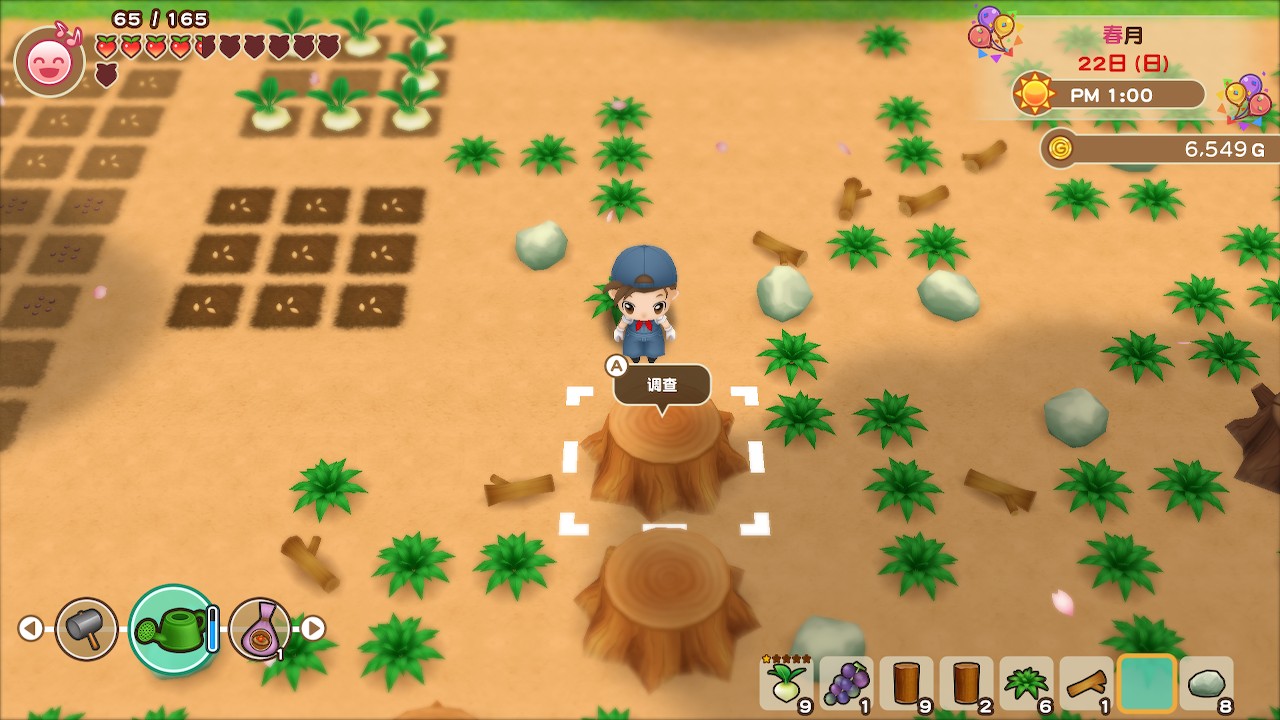Pick the grapes slot in the hotbar

[846, 683]
